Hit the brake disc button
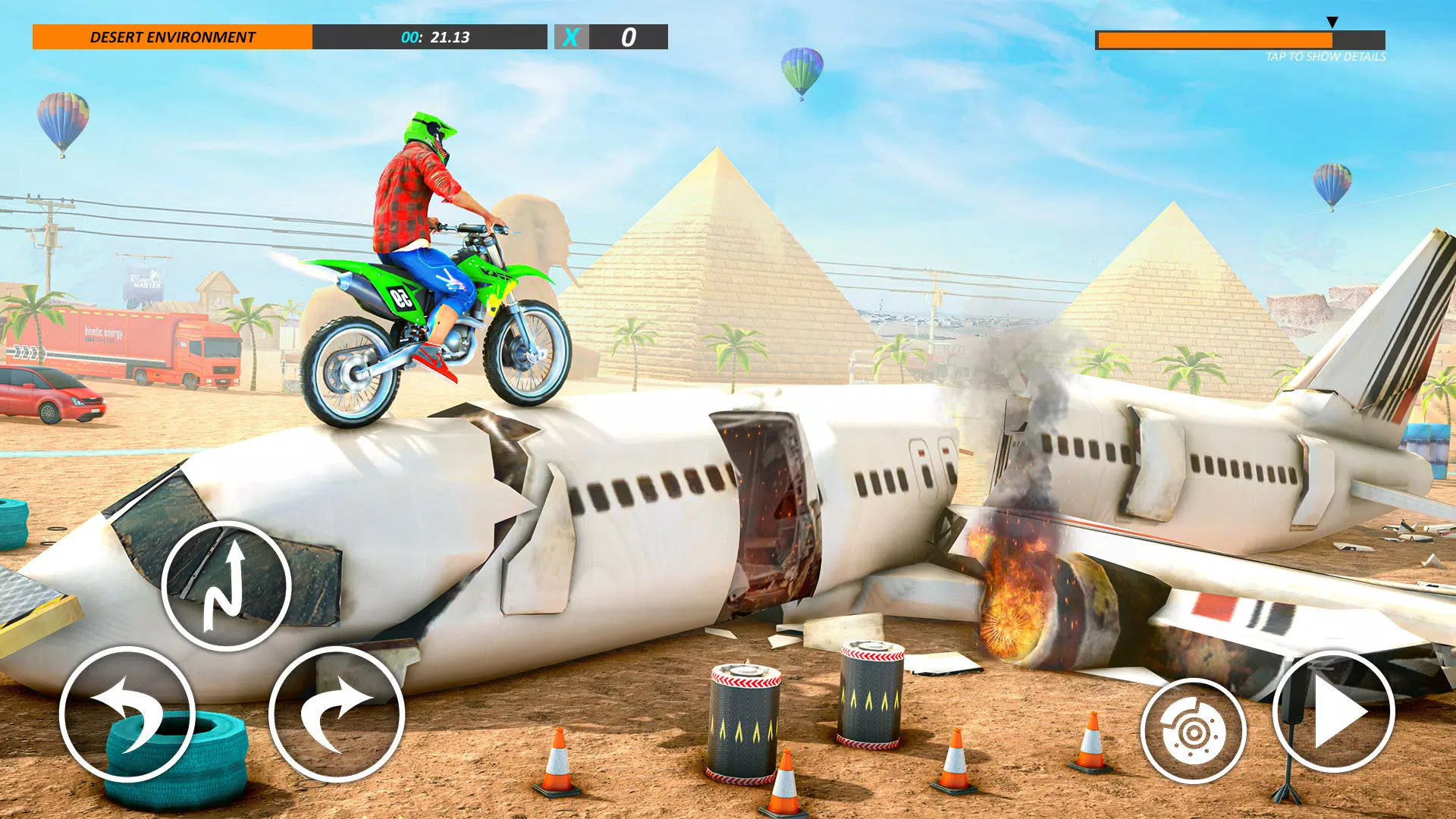Screen dimensions: 1456x819 click(1193, 732)
